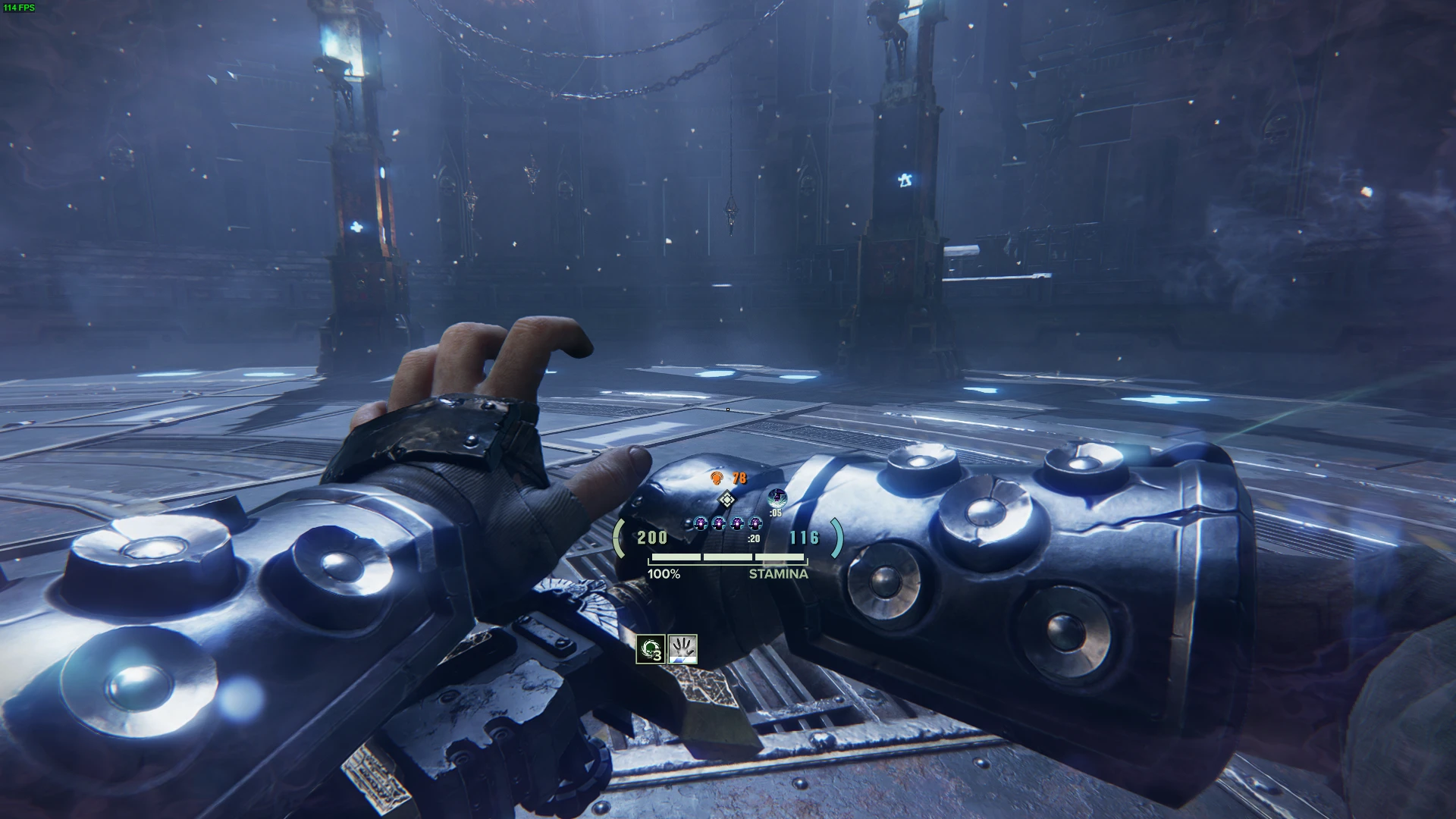Viewport: 1456px width, 819px height.
Task: Click the buff icon with 05 timer
Action: pos(777,498)
